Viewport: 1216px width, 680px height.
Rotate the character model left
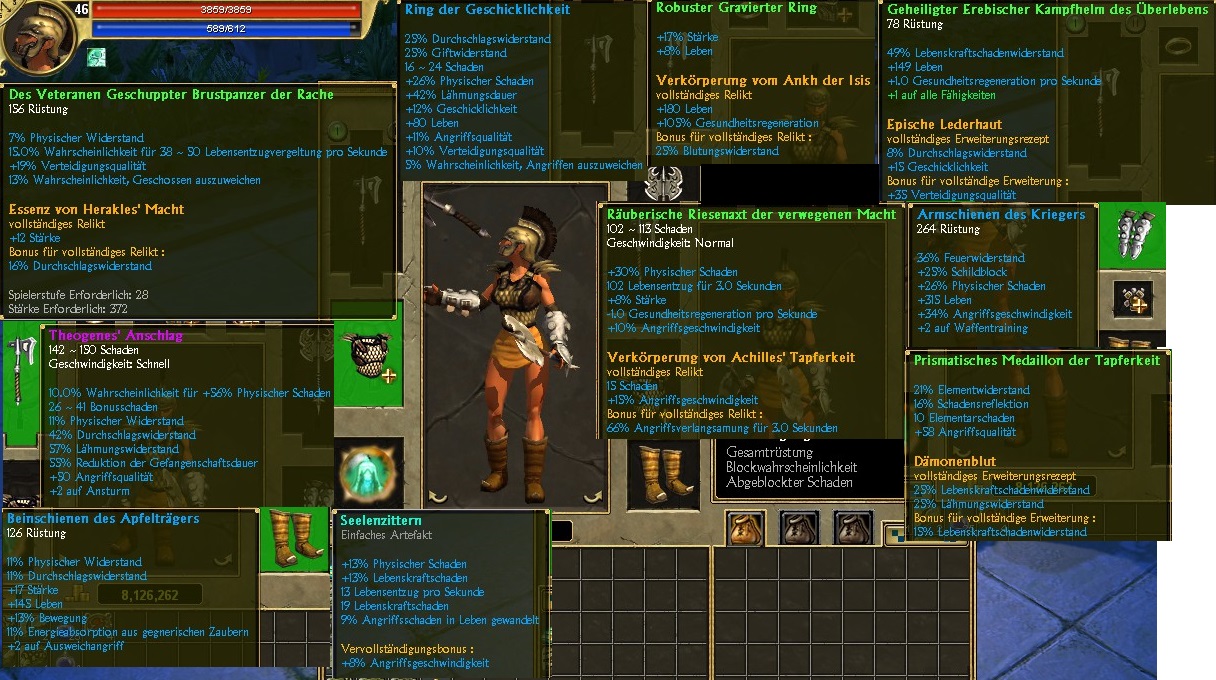437,495
